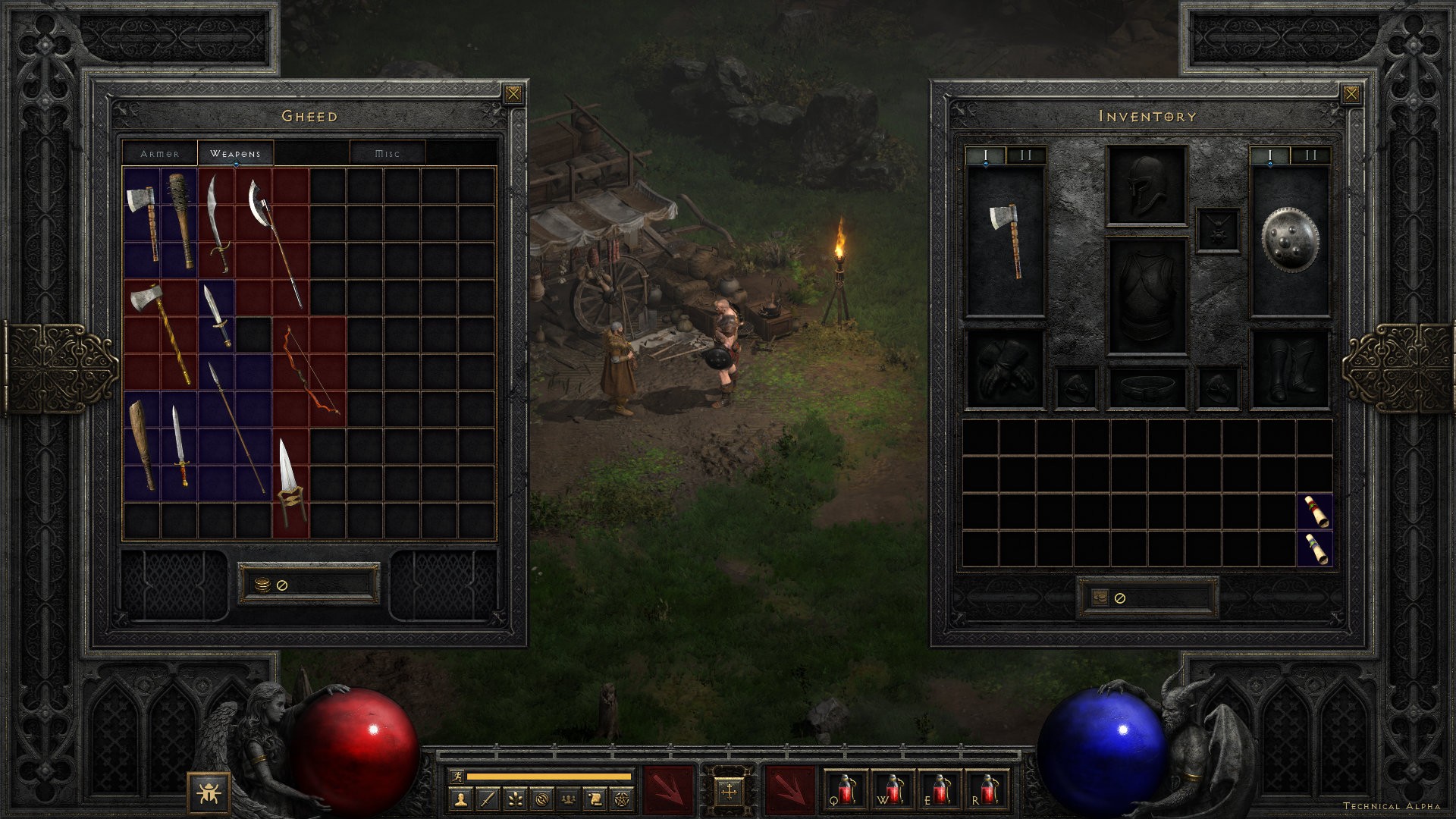Open the skill tree branch icon
The height and width of the screenshot is (819, 1456).
[x=514, y=799]
